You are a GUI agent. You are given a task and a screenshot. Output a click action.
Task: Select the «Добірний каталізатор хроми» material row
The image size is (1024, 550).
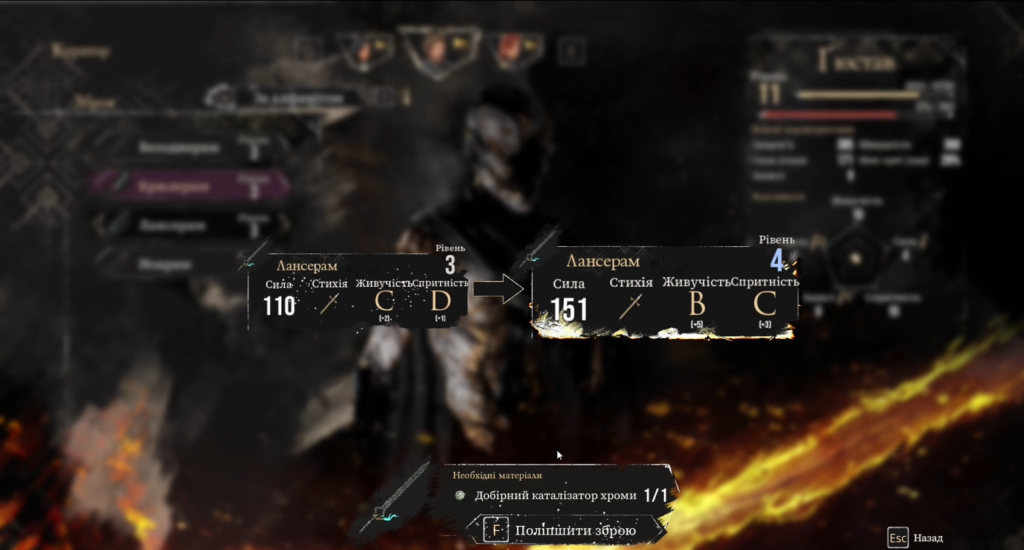pos(561,495)
